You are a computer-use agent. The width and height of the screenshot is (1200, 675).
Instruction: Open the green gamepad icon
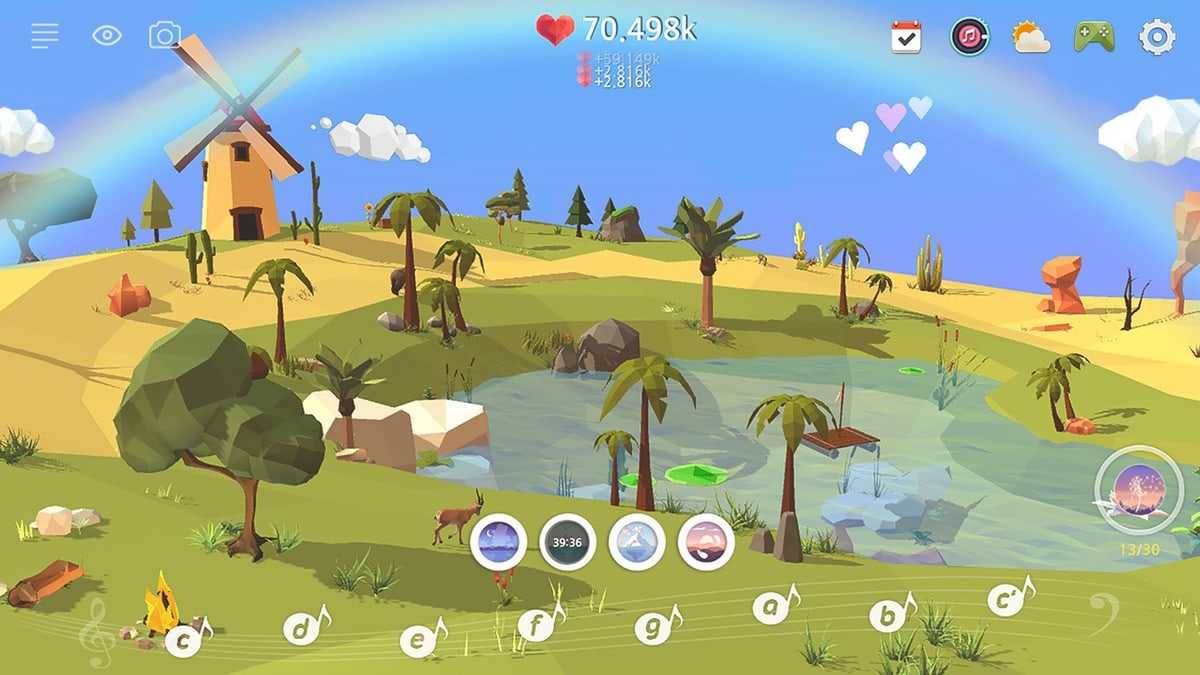click(1094, 37)
